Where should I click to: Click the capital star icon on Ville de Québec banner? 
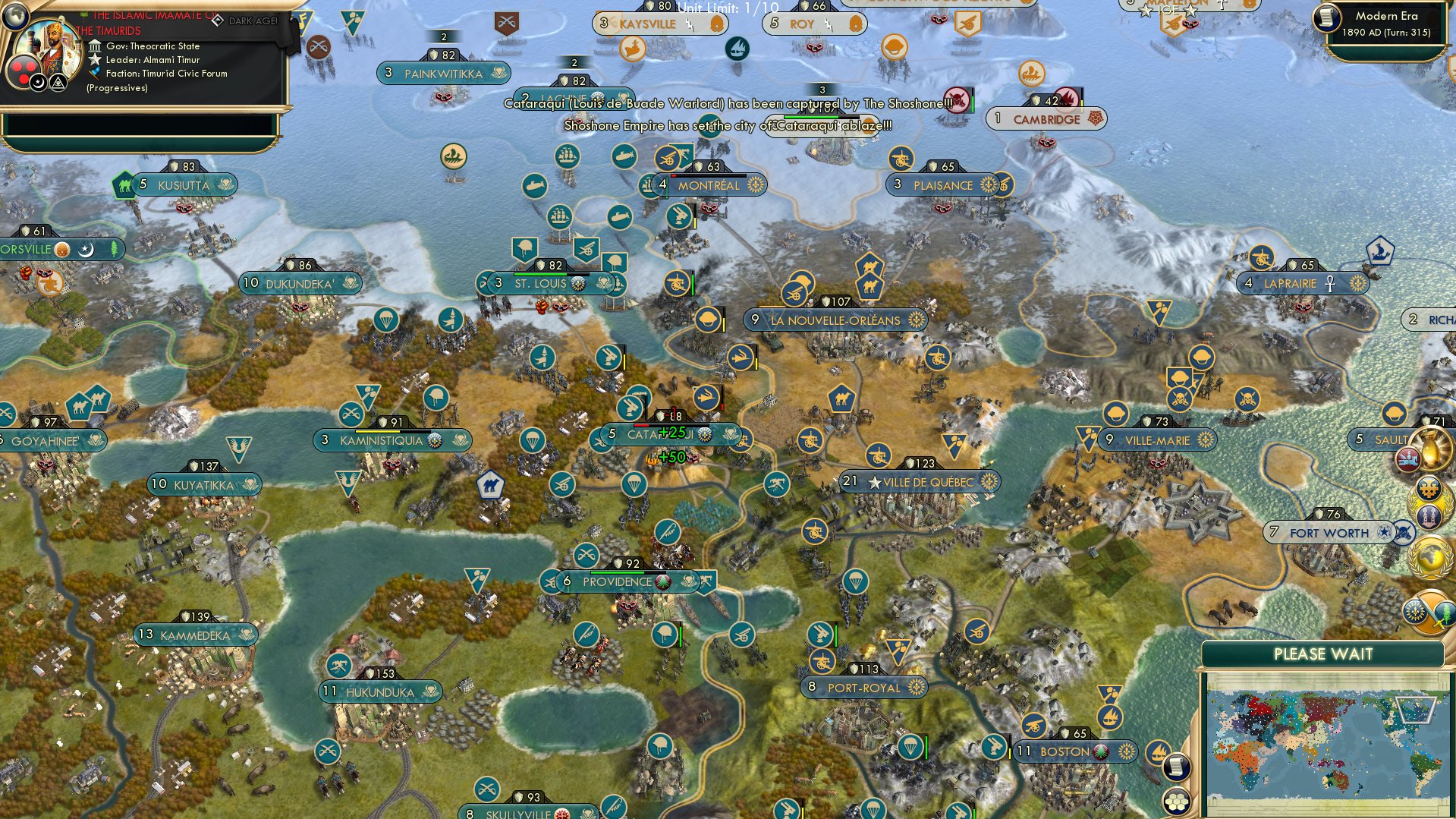tap(876, 480)
